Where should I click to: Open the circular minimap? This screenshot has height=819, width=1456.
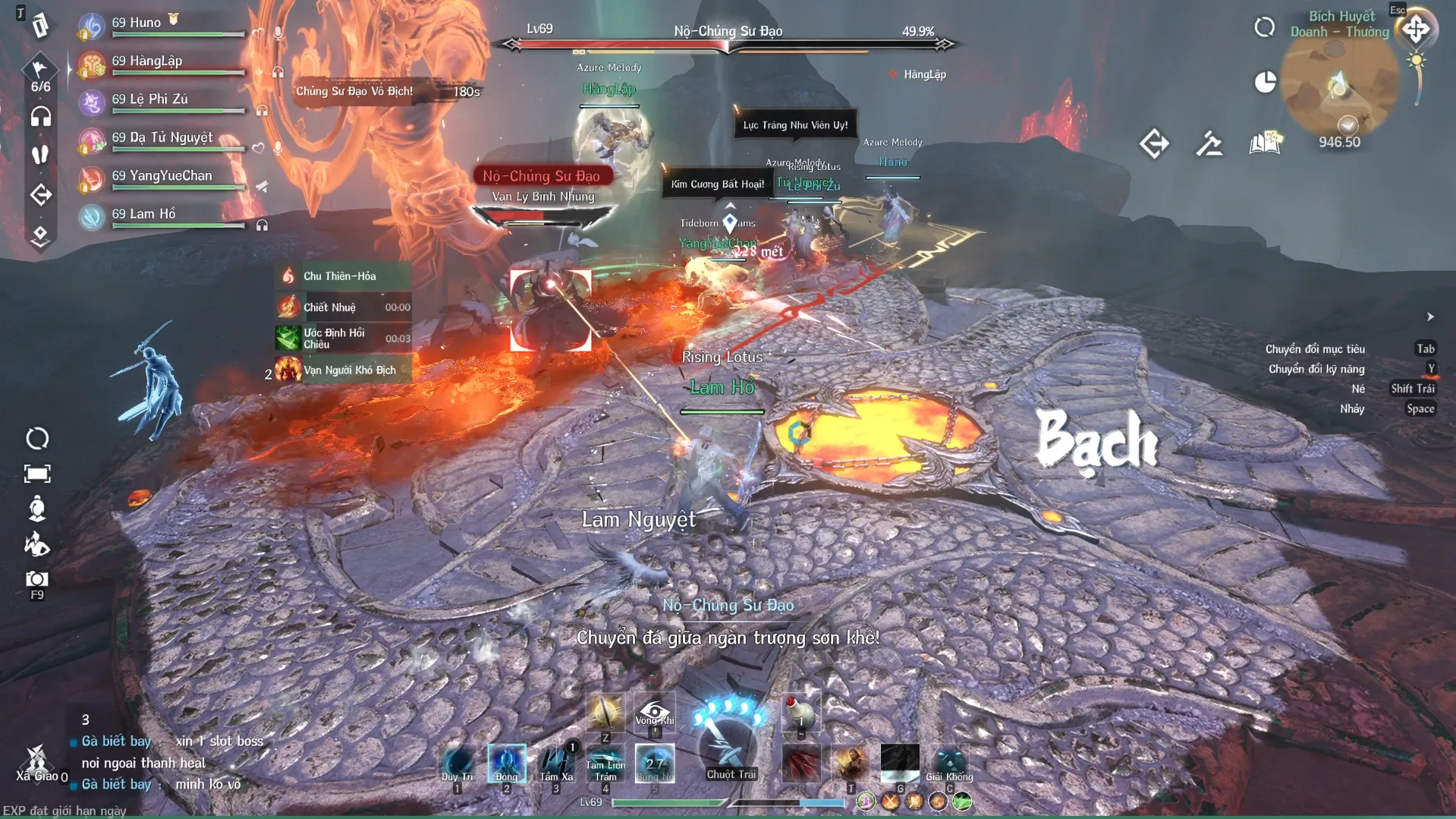[1339, 83]
